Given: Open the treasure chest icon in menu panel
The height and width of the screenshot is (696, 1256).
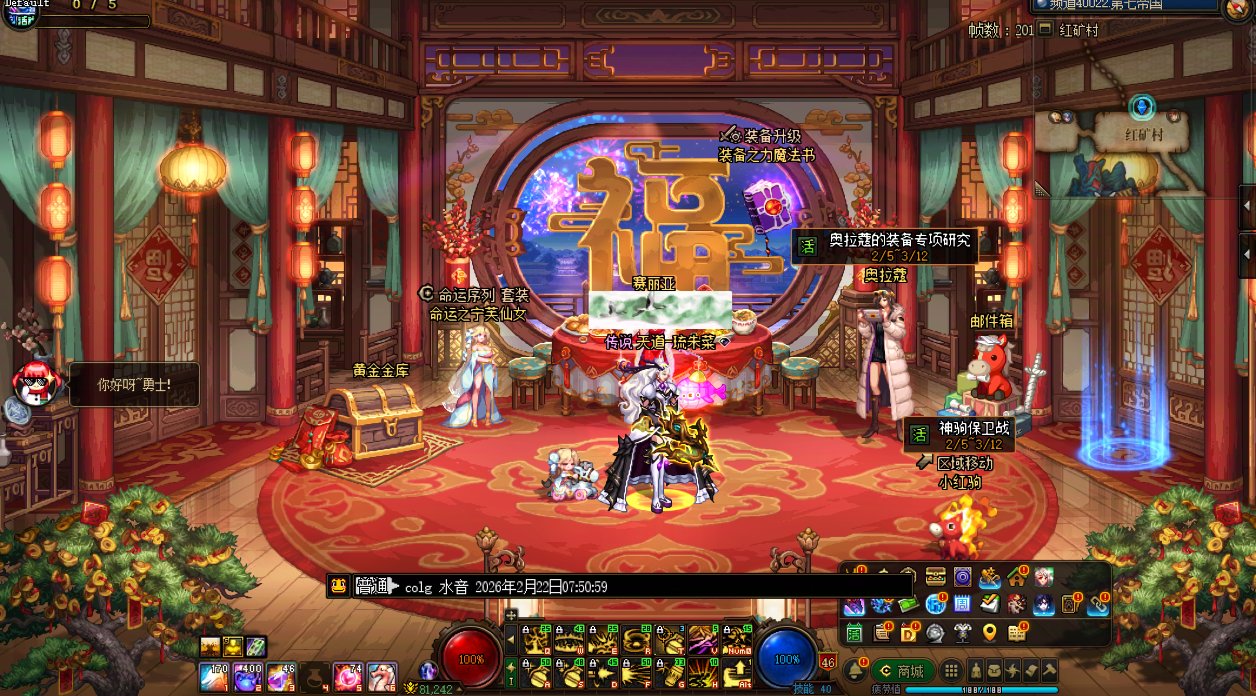Looking at the screenshot, I should 936,577.
